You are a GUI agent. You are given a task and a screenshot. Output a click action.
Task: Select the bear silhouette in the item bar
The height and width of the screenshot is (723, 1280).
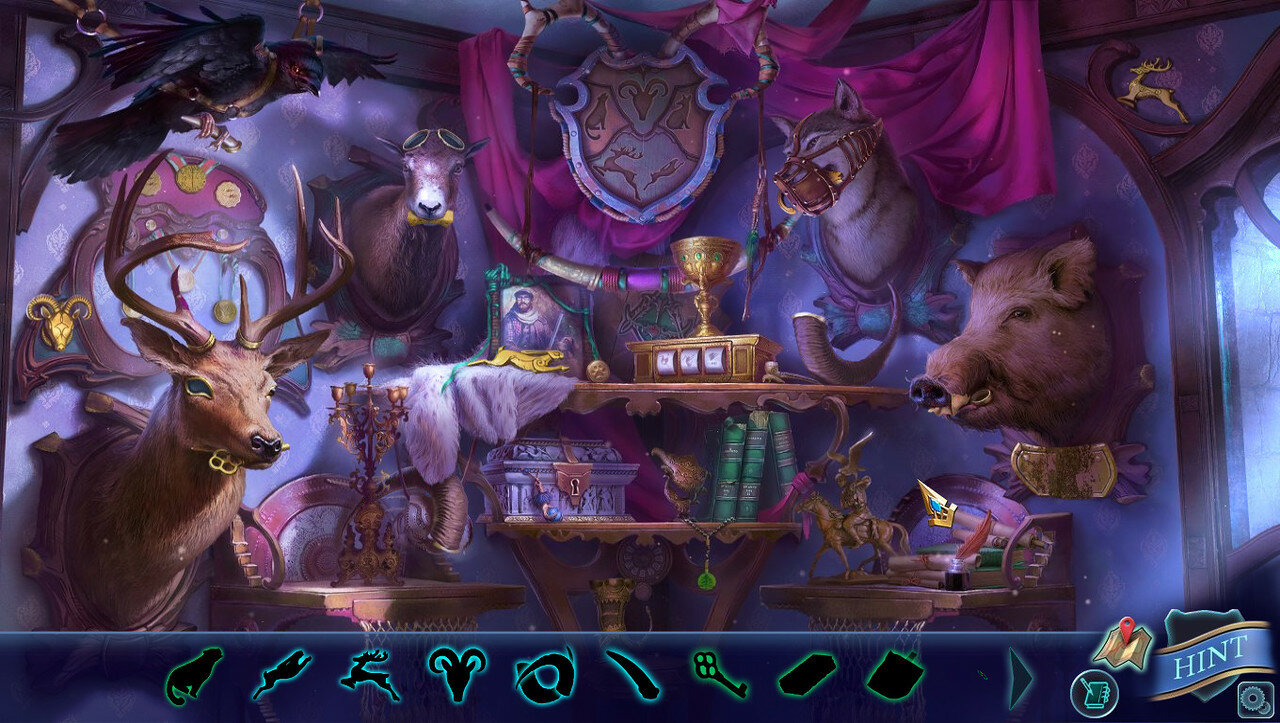[193, 676]
